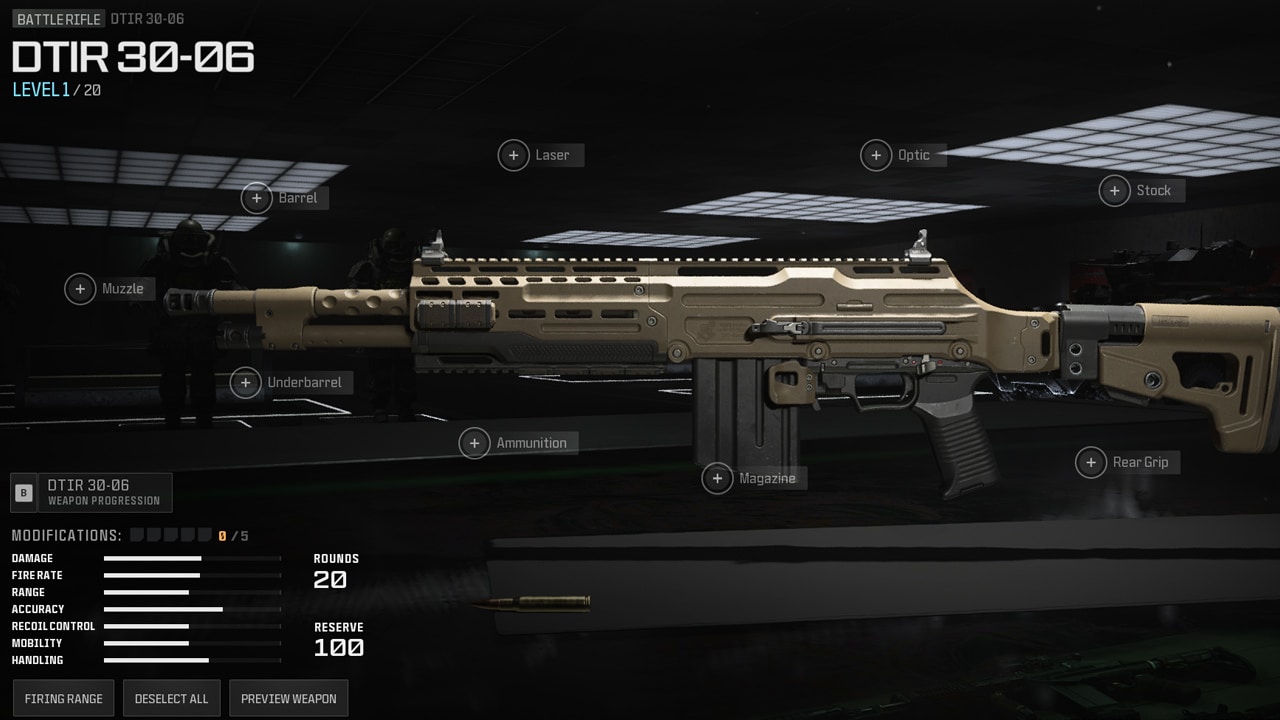Enter the Firing Range
Image resolution: width=1280 pixels, height=720 pixels.
(x=62, y=697)
